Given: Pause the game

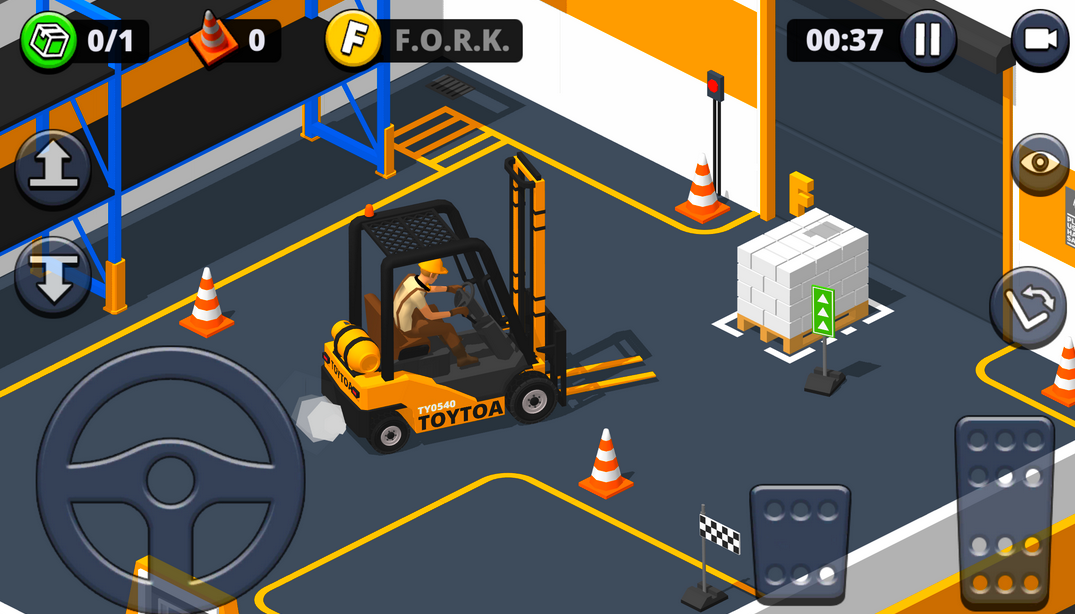Looking at the screenshot, I should (927, 40).
